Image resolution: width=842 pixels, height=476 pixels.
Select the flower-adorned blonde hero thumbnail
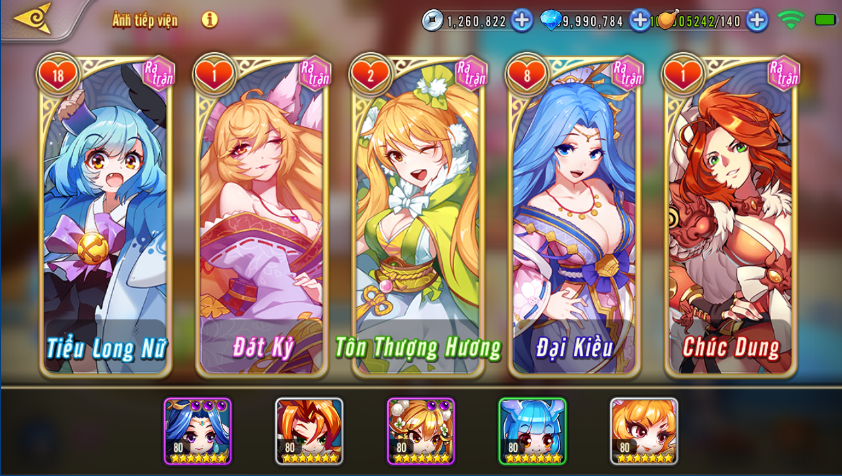(x=421, y=431)
